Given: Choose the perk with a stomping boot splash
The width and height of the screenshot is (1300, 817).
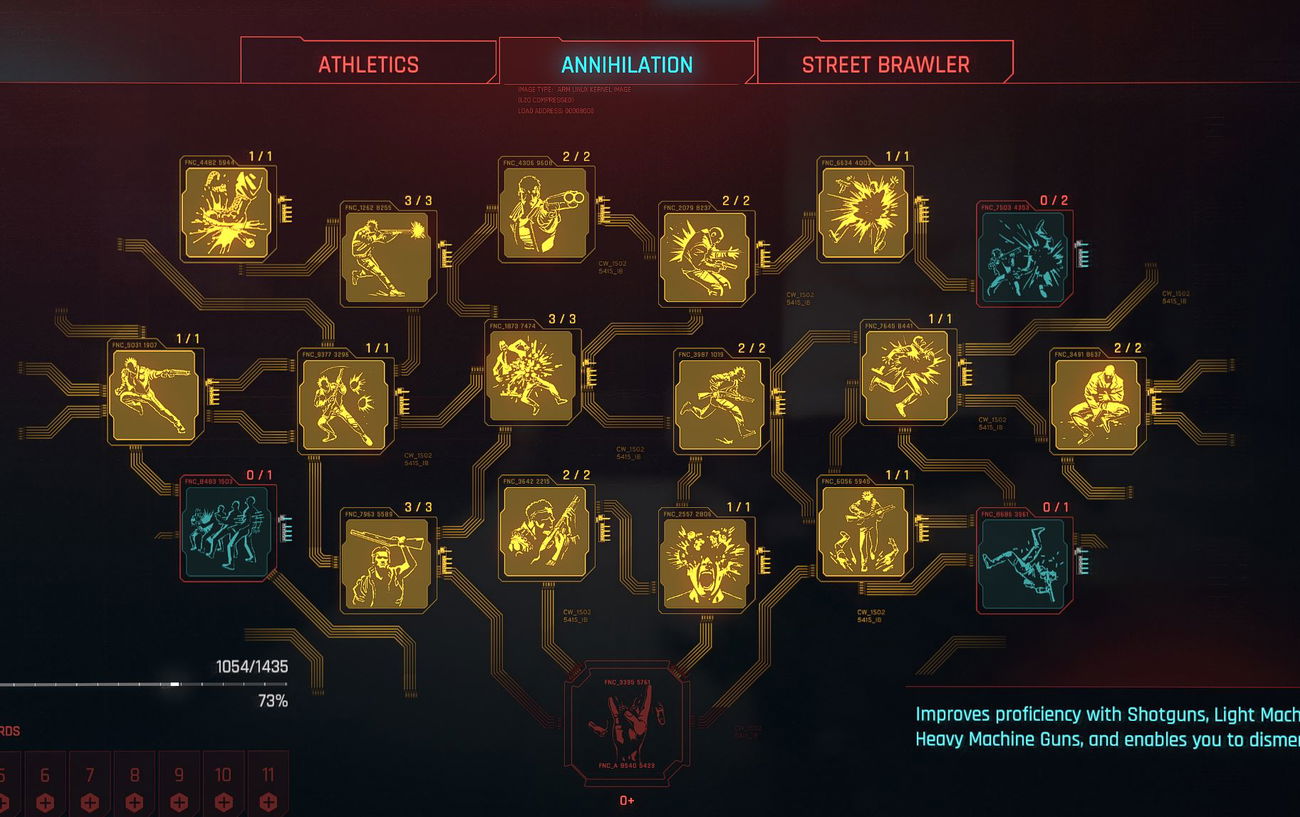Looking at the screenshot, I should tap(228, 212).
